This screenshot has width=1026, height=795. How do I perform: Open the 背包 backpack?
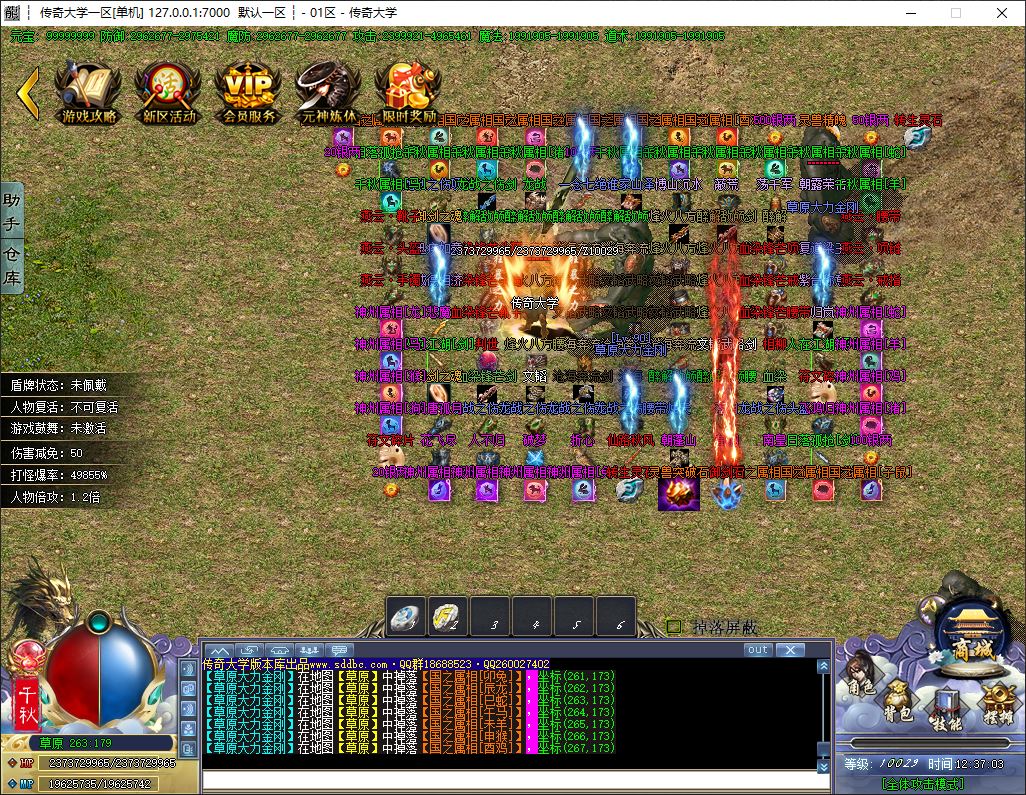pyautogui.click(x=896, y=698)
